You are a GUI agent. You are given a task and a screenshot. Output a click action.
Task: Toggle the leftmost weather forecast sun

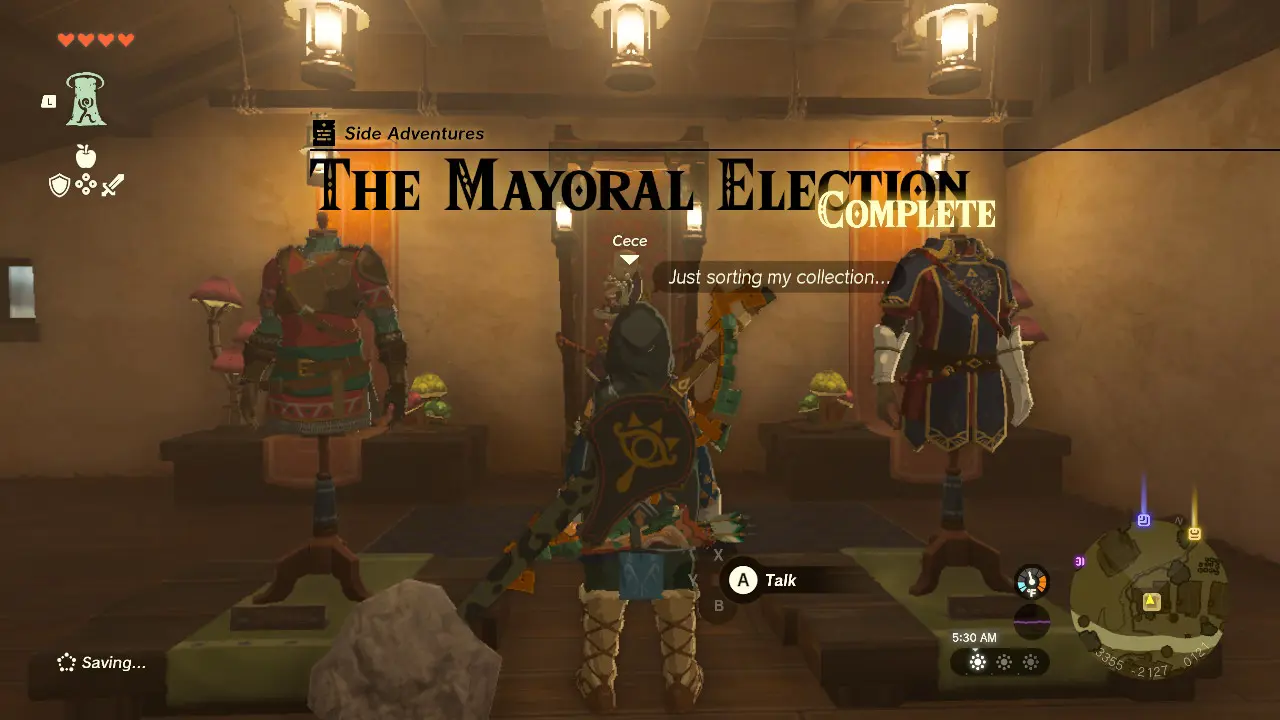pos(976,661)
